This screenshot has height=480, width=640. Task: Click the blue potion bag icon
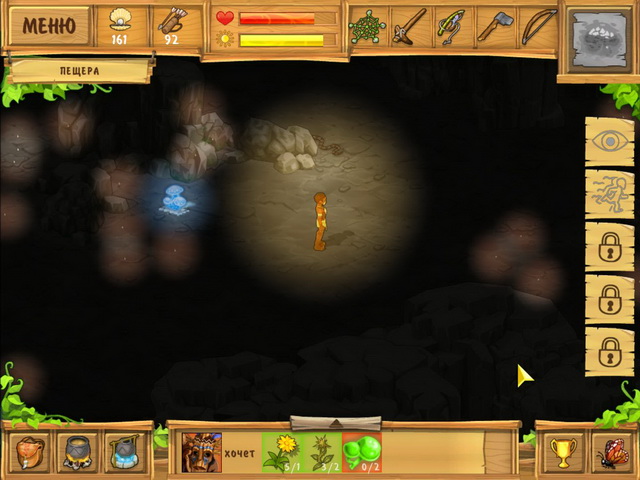click(x=124, y=452)
